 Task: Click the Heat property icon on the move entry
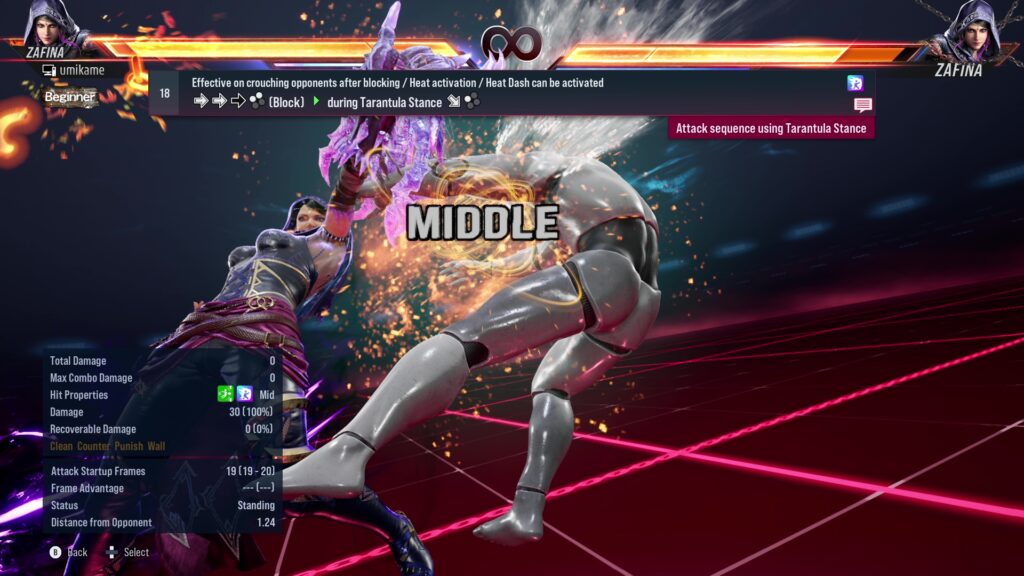click(x=855, y=84)
